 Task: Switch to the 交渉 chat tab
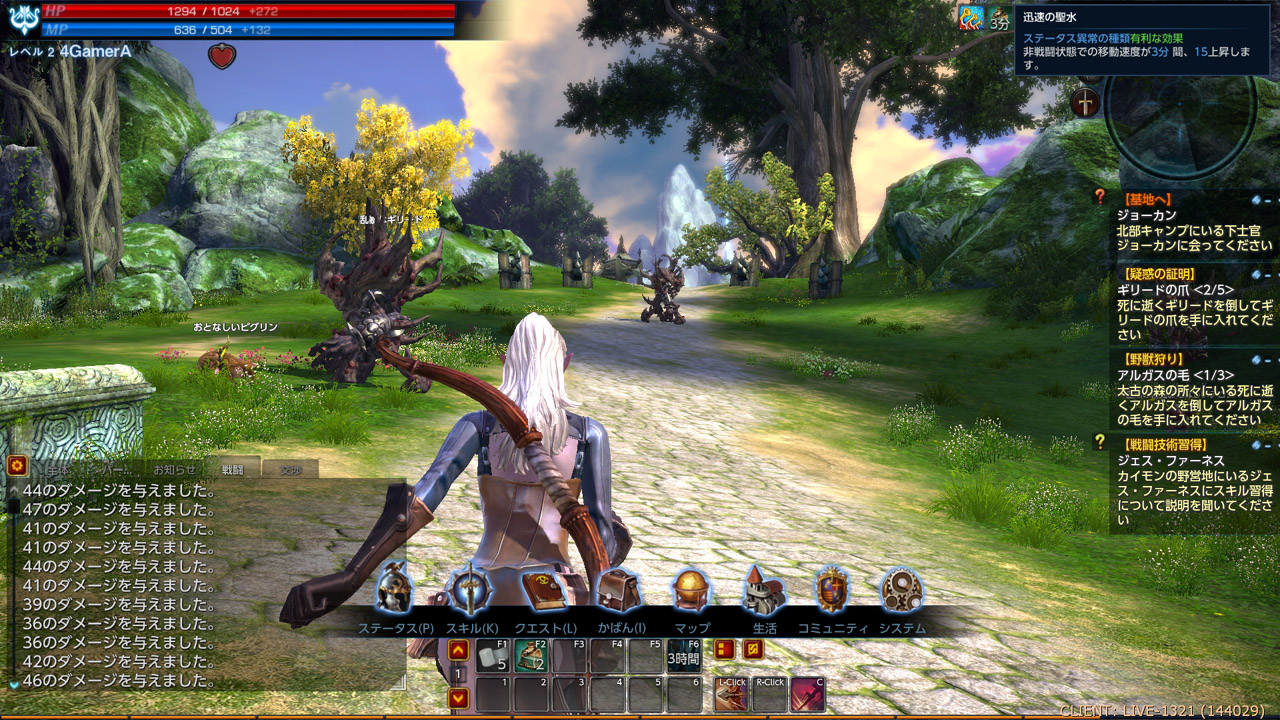[x=291, y=468]
